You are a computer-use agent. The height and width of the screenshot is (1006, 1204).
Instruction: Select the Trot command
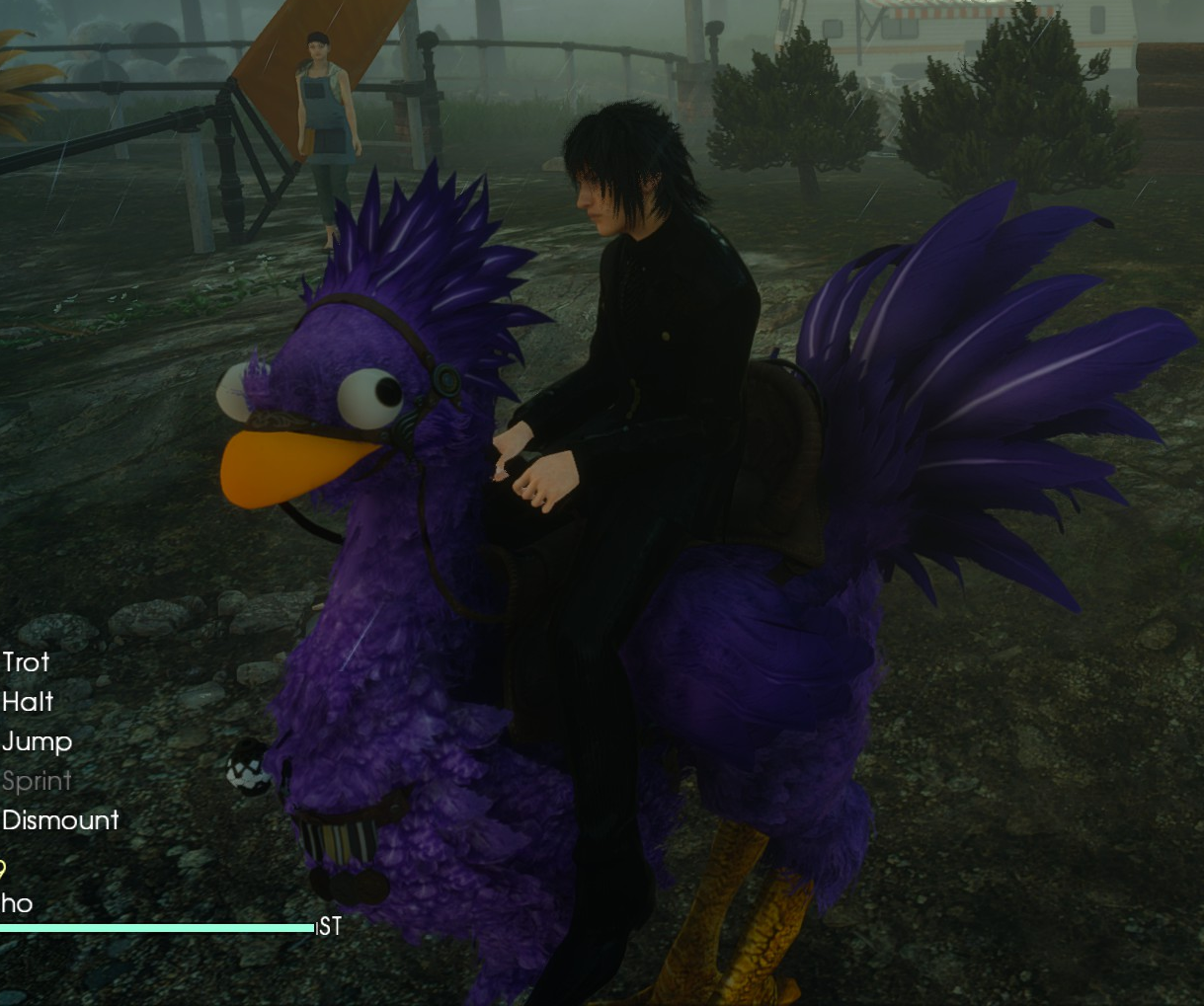click(x=26, y=662)
